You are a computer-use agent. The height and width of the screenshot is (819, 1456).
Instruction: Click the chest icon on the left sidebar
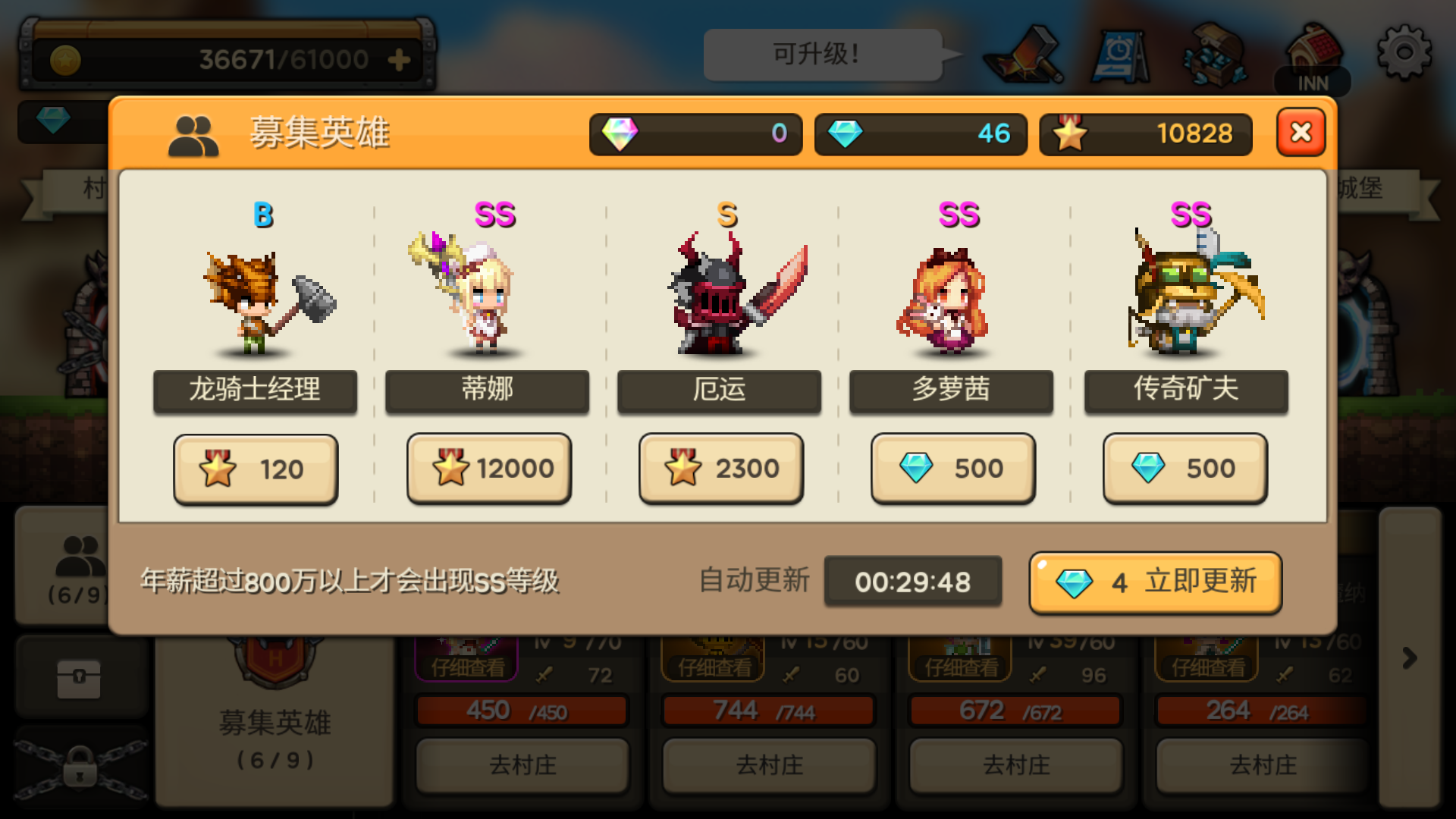(x=81, y=677)
